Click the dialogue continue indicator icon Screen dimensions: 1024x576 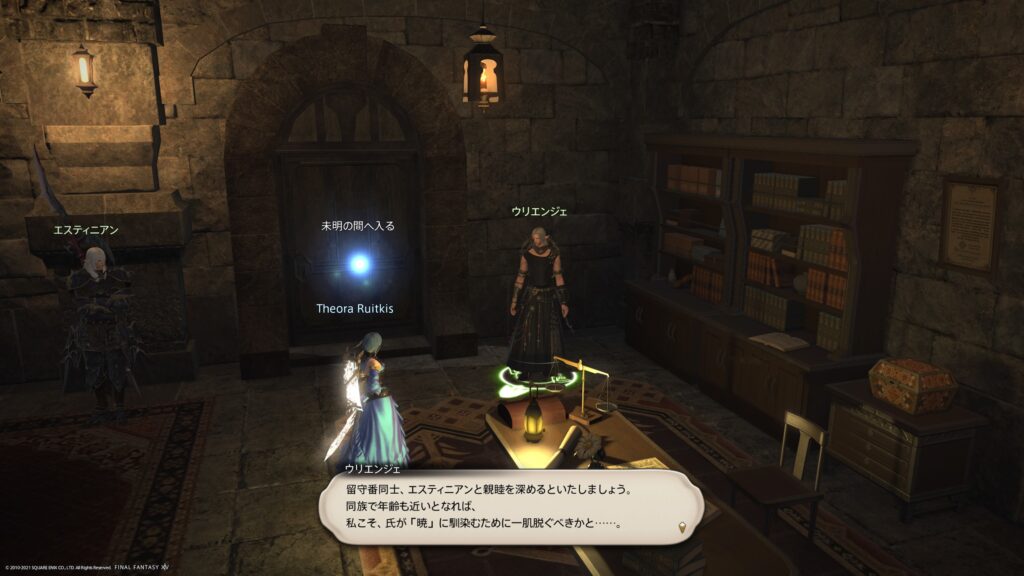point(682,527)
